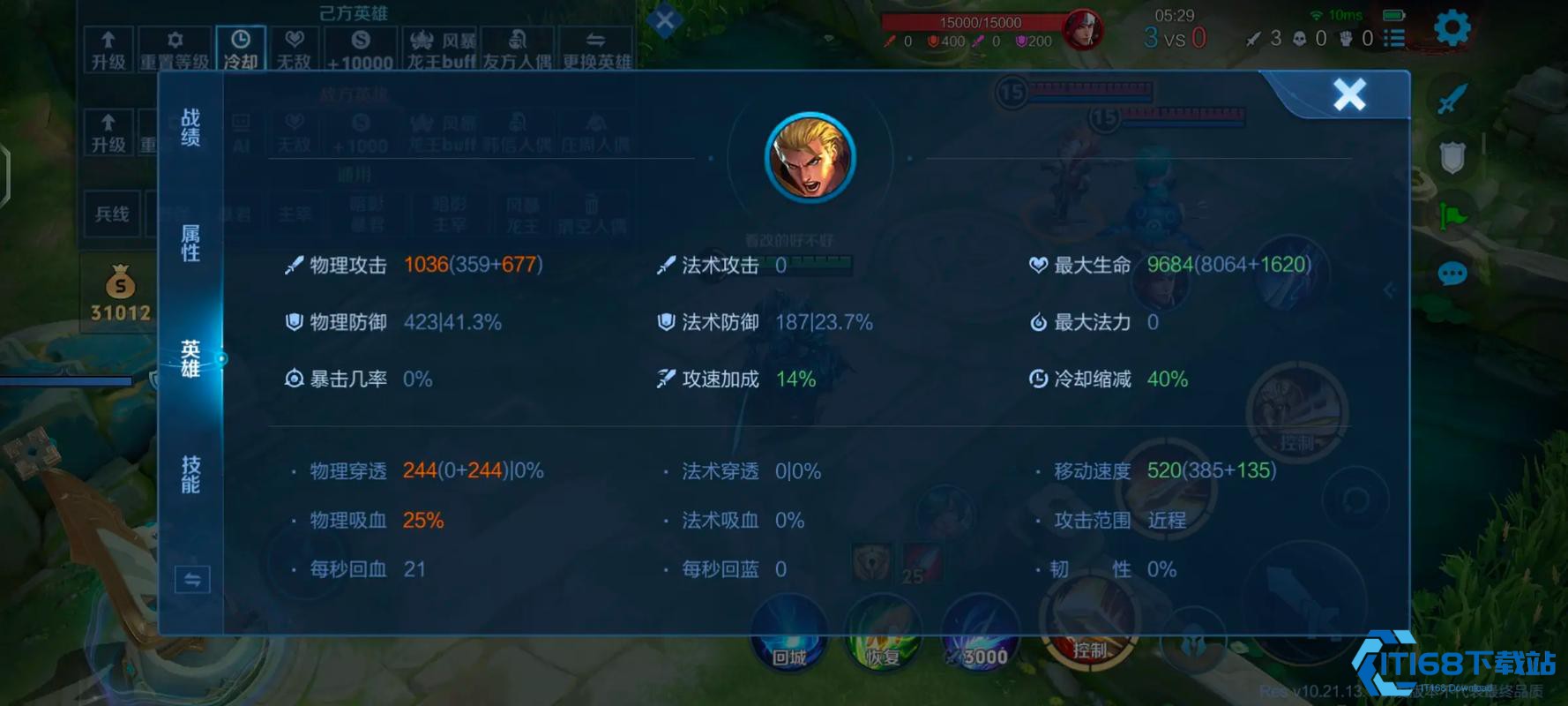Open the chat bubble icon on the right

click(x=1453, y=274)
